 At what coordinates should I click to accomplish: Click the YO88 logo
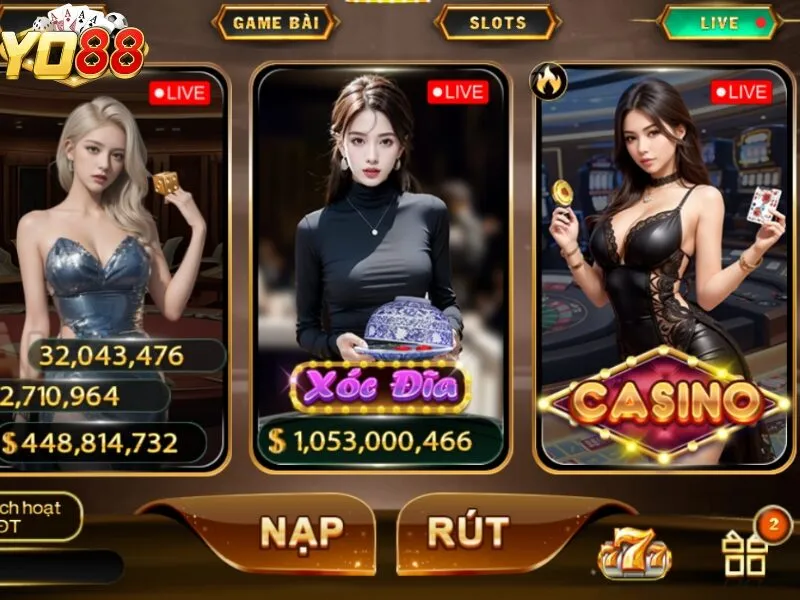[75, 48]
